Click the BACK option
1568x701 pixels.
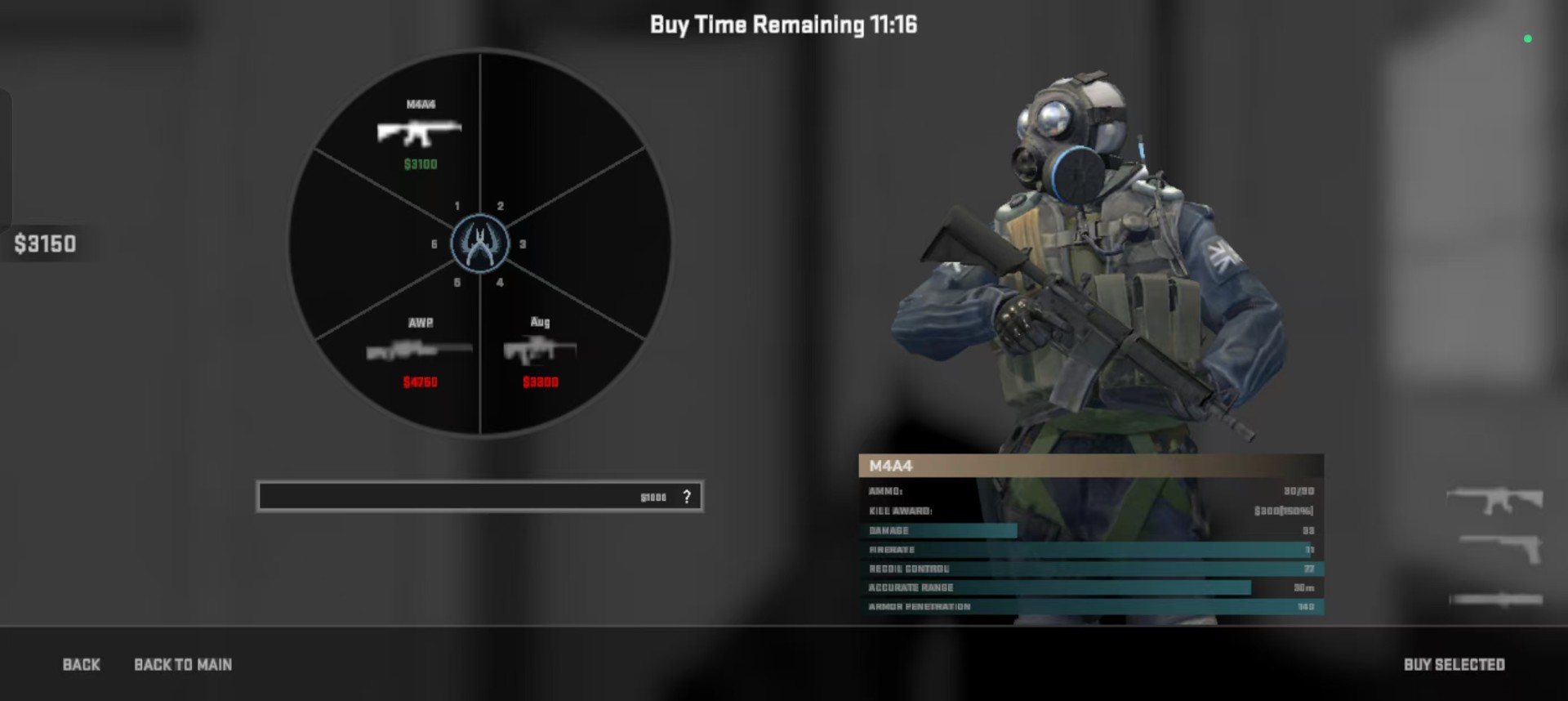(81, 664)
